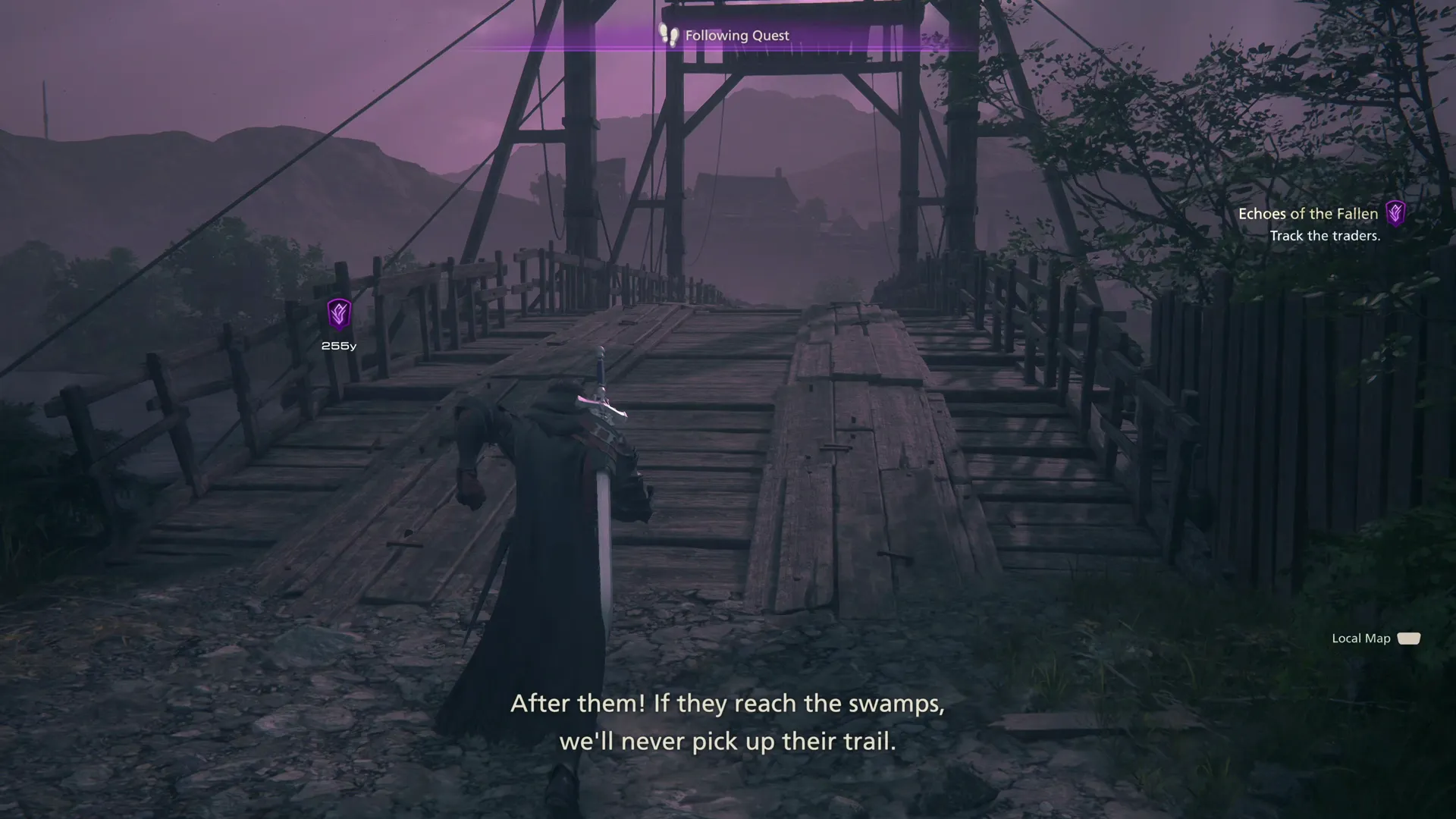Click the footsteps icon beside Following Quest
Image resolution: width=1456 pixels, height=819 pixels.
pos(668,35)
